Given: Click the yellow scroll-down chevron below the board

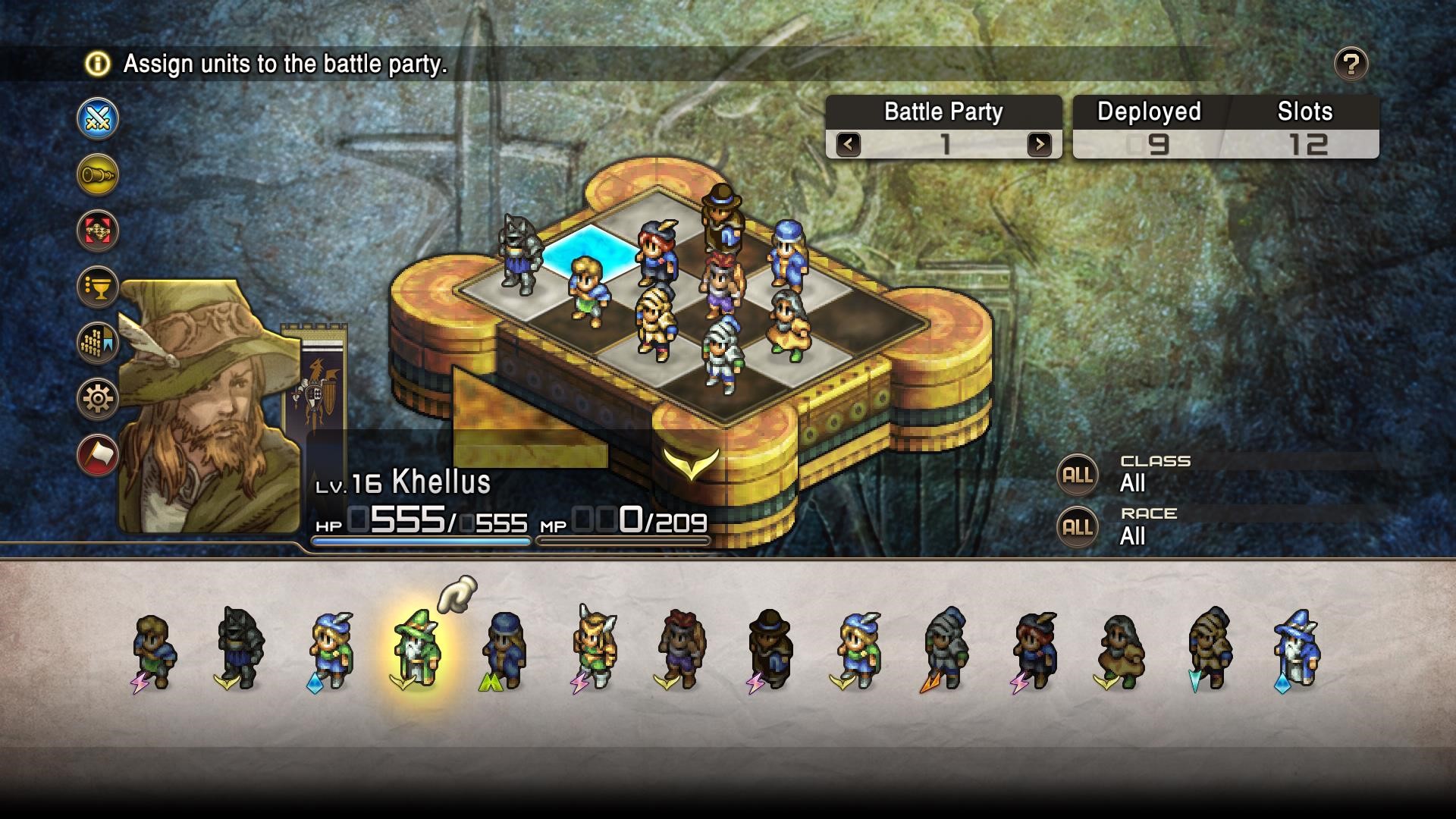Looking at the screenshot, I should pos(691,461).
